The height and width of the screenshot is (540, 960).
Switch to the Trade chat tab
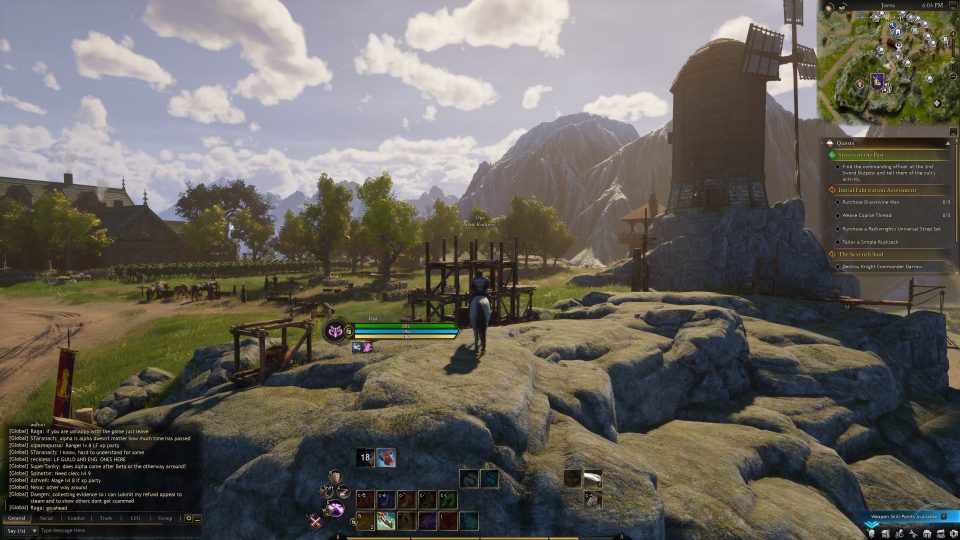click(x=105, y=518)
